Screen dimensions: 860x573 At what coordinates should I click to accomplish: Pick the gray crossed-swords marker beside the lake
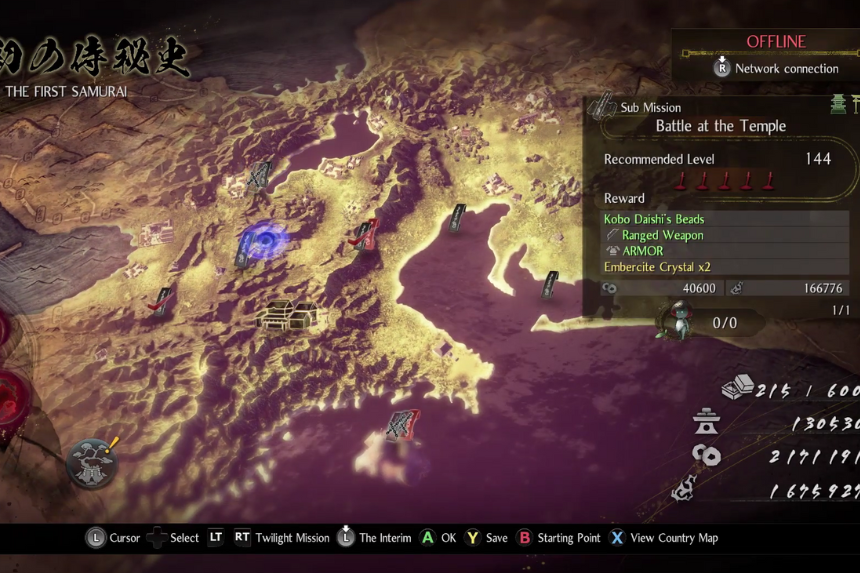click(259, 175)
